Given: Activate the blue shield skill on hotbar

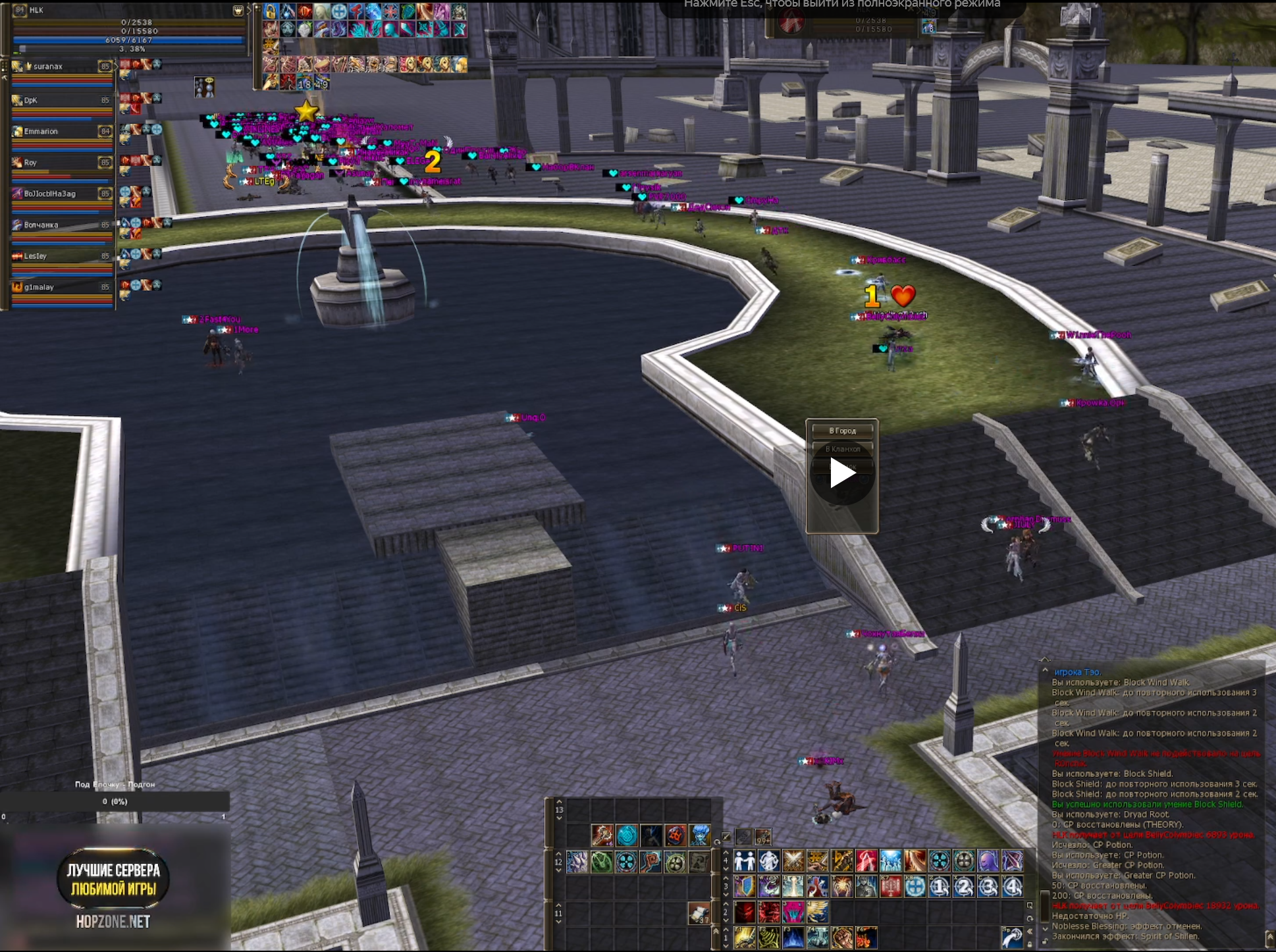Looking at the screenshot, I should click(x=744, y=887).
